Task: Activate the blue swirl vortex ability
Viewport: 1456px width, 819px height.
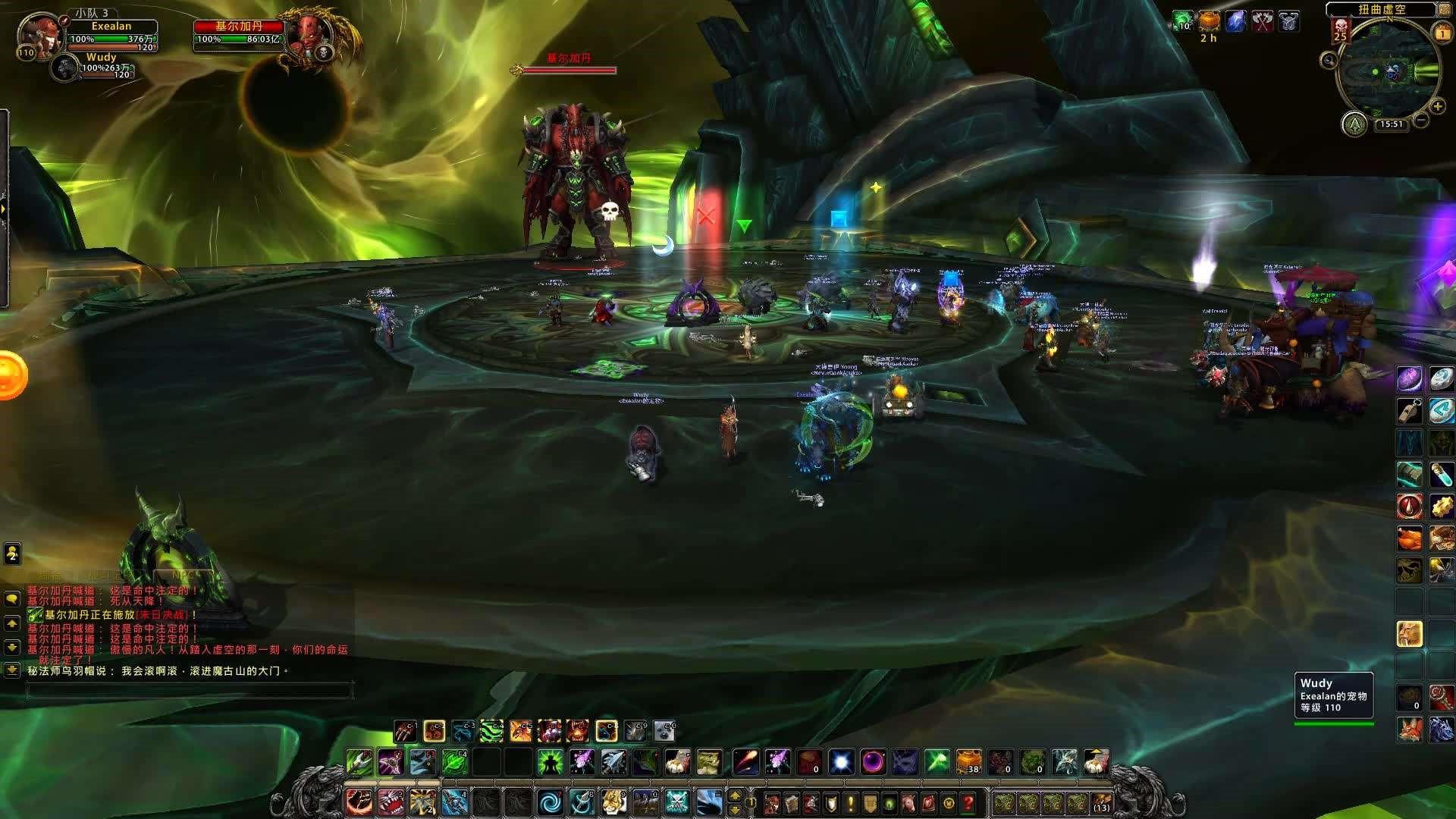Action: coord(549,802)
